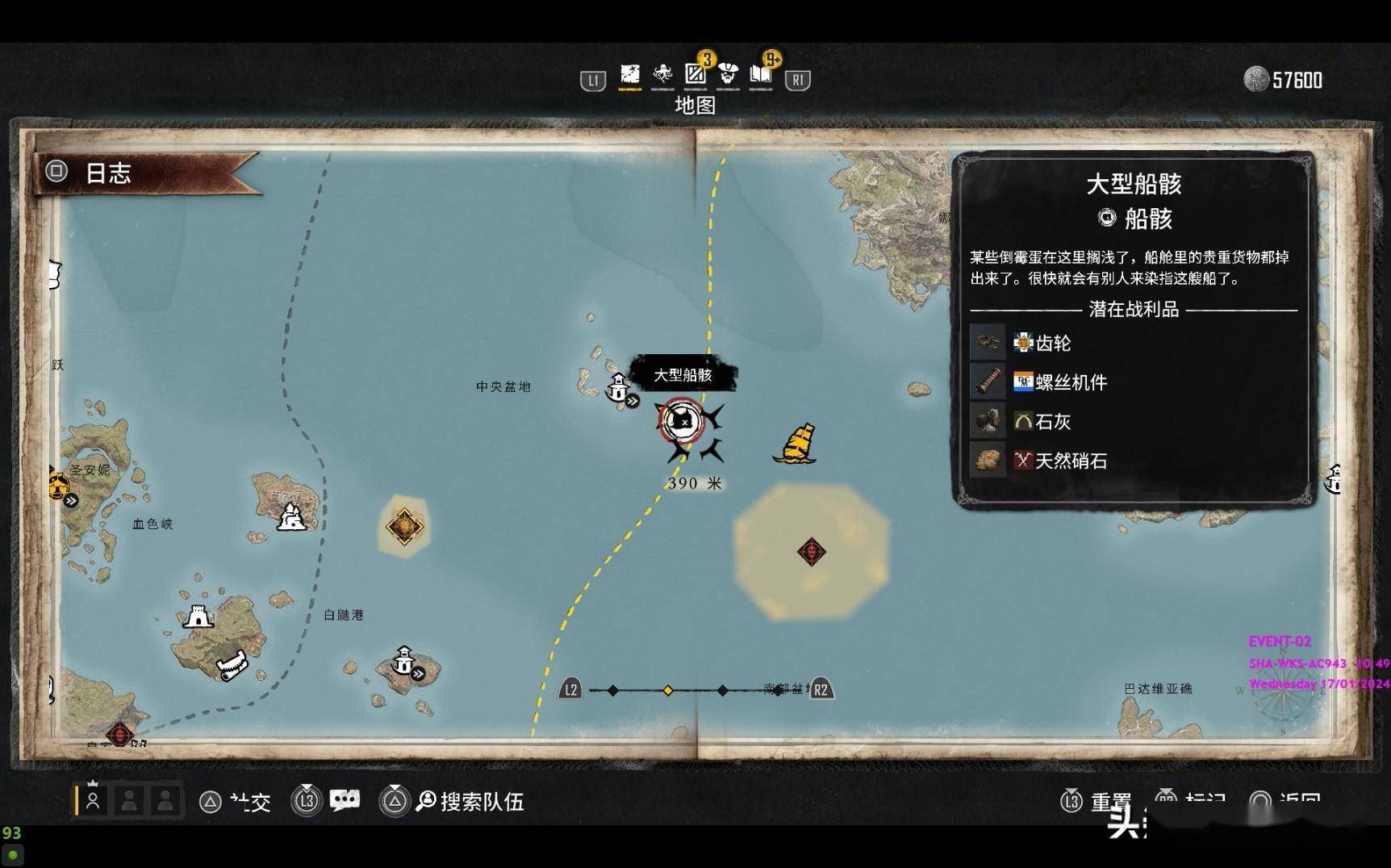Screen dimensions: 1391x868
Task: Choose the 齿轮 loot entry
Action: [x=1053, y=344]
